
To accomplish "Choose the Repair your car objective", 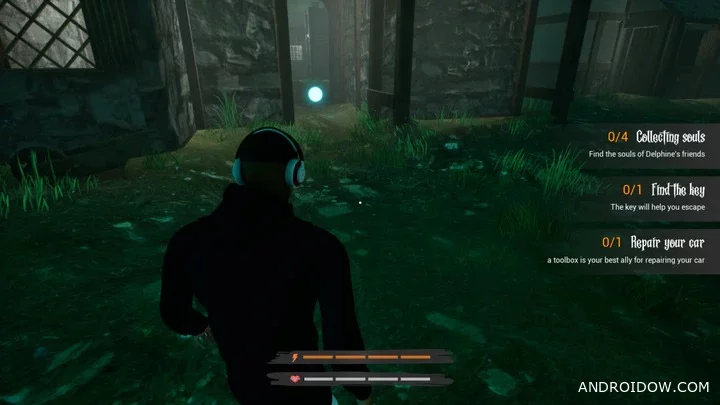I will point(669,243).
